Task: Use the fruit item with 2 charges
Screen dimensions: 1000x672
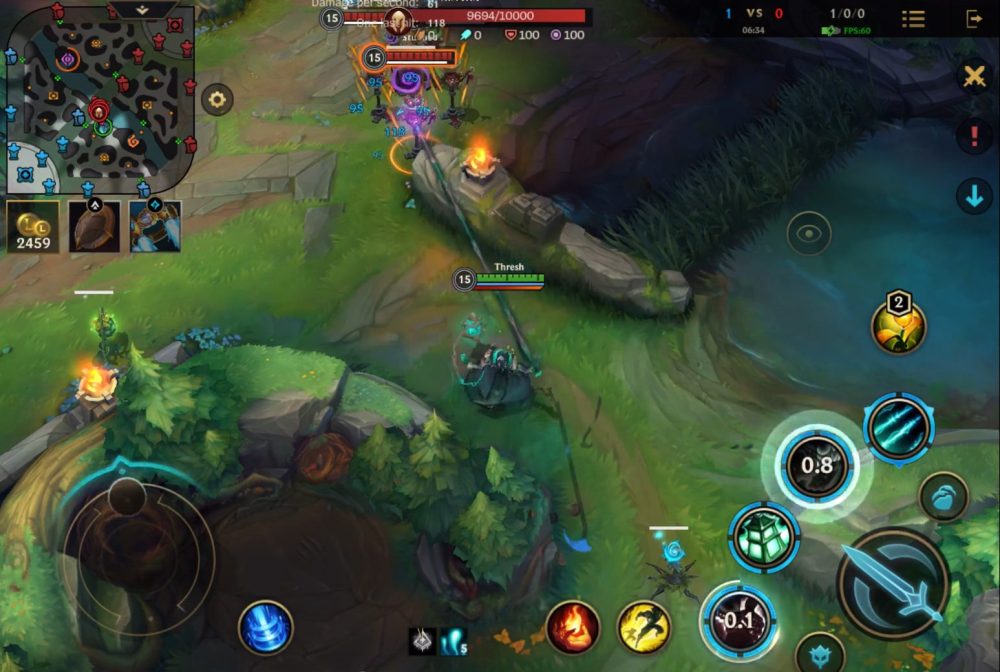Action: tap(898, 325)
